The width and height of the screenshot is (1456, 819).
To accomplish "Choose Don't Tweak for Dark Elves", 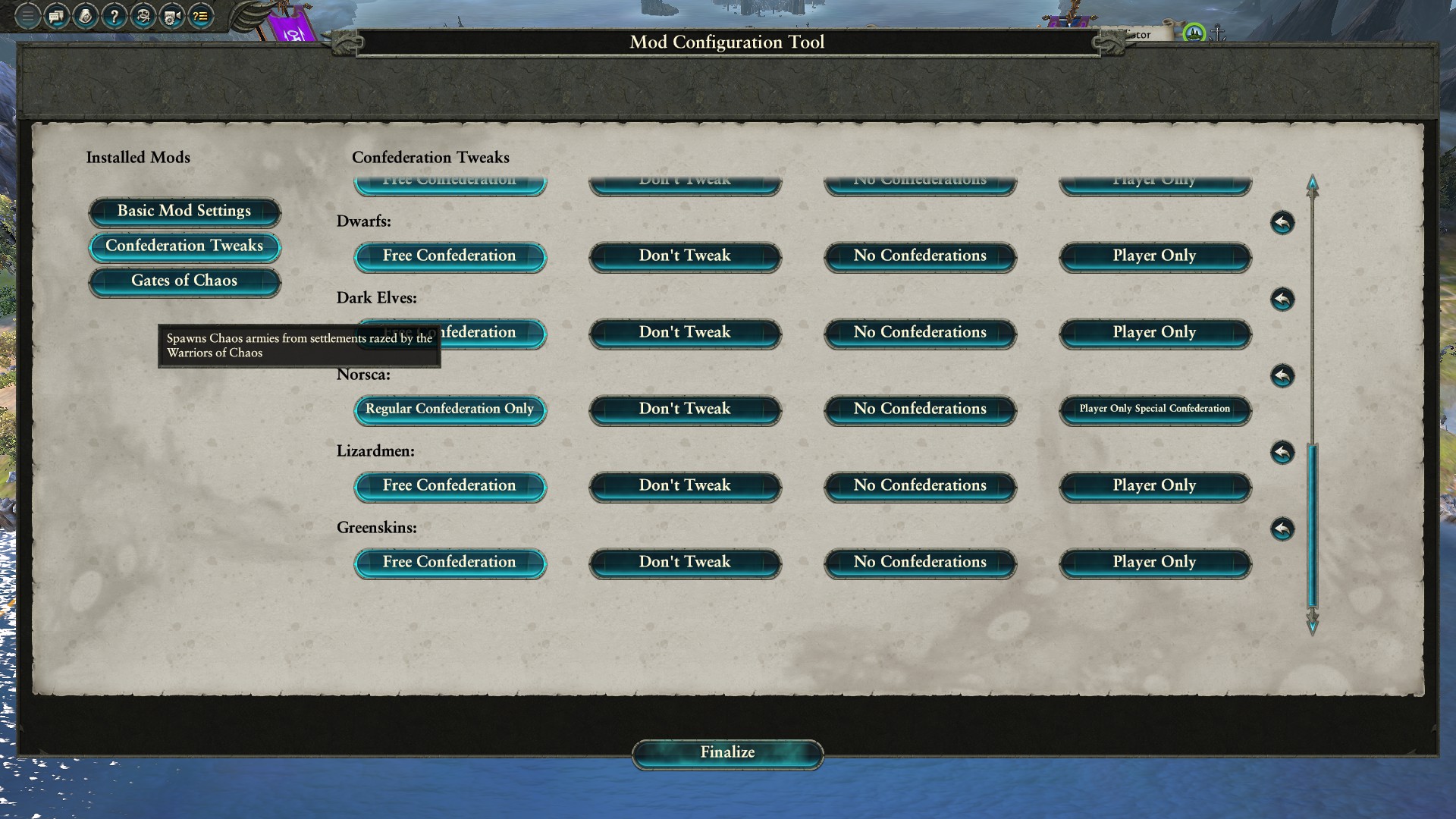I will (685, 333).
